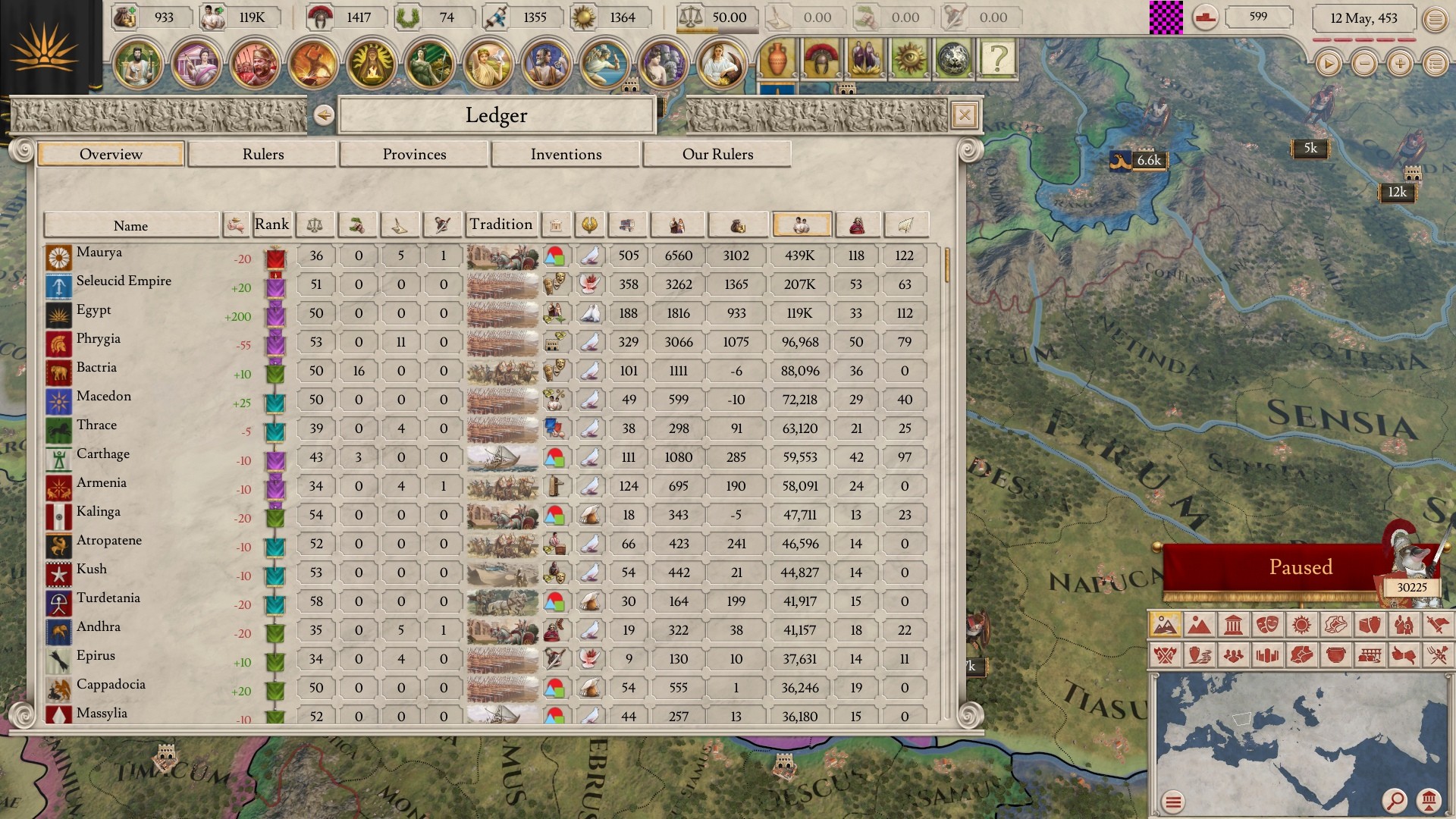Image resolution: width=1456 pixels, height=819 pixels.
Task: Go back using the Ledger arrow button
Action: point(324,115)
